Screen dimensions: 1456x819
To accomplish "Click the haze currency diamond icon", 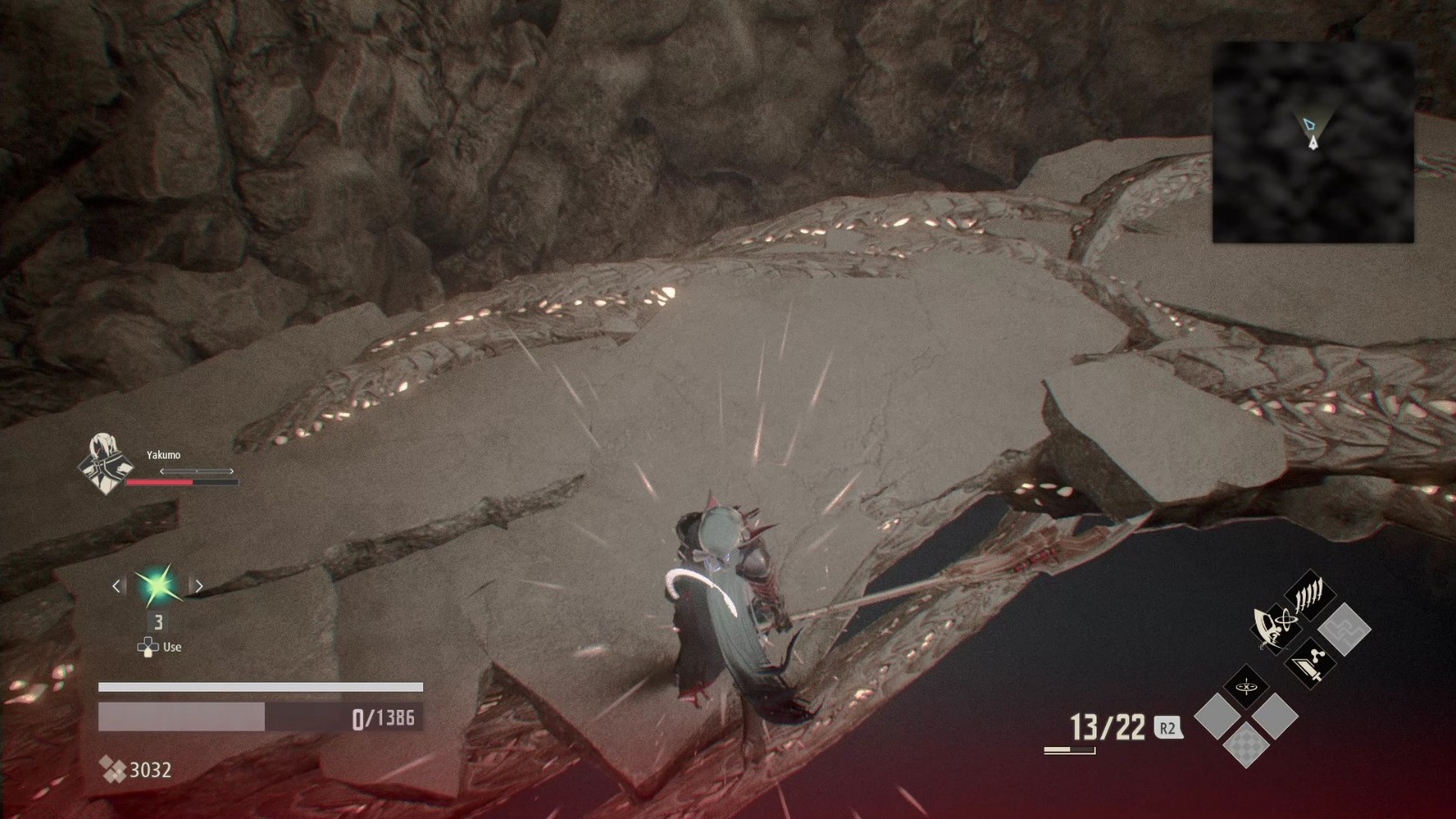I will pos(114,769).
